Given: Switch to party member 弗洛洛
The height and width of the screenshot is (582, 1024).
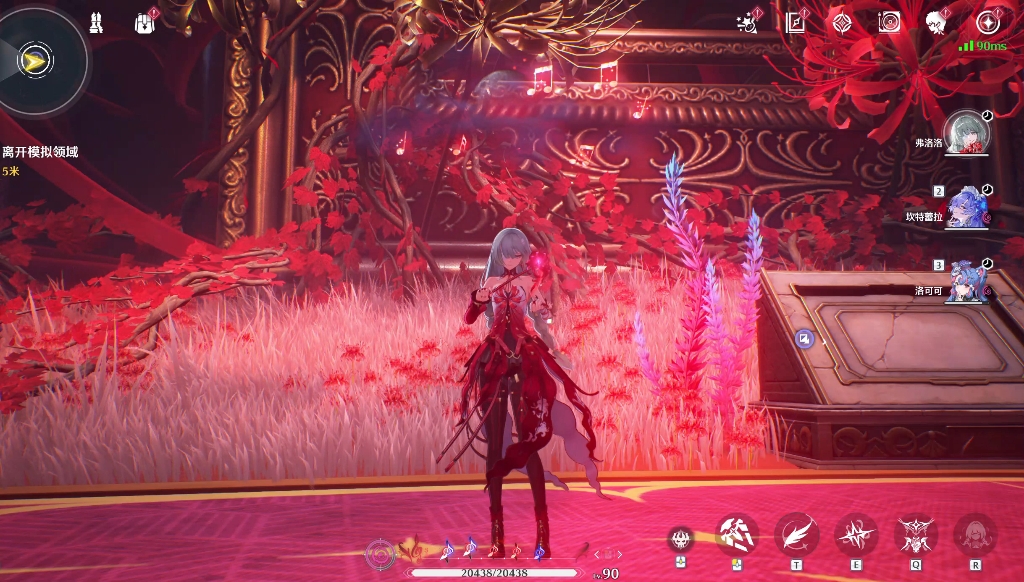Looking at the screenshot, I should pos(966,134).
